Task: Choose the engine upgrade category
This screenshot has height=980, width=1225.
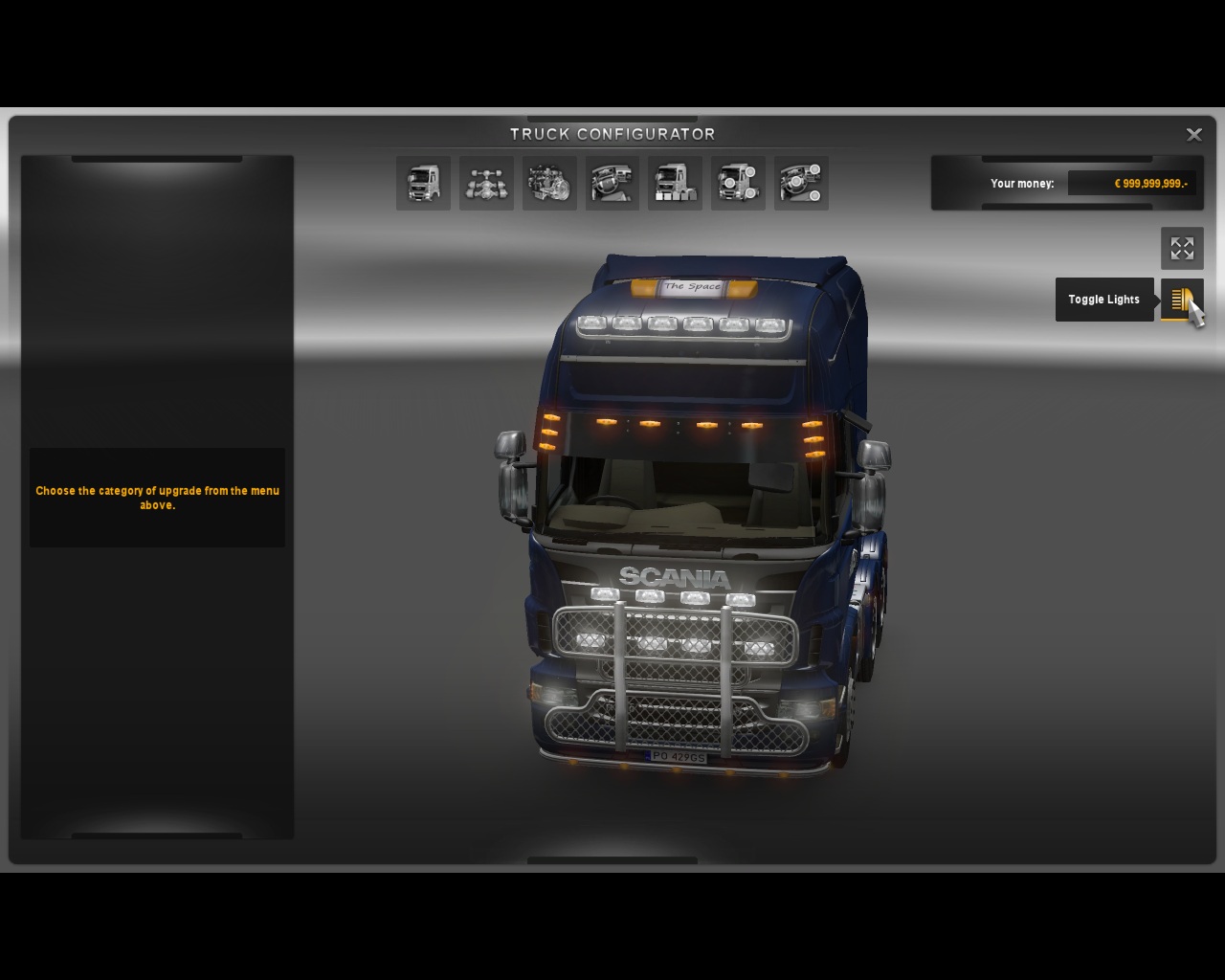Action: point(549,183)
